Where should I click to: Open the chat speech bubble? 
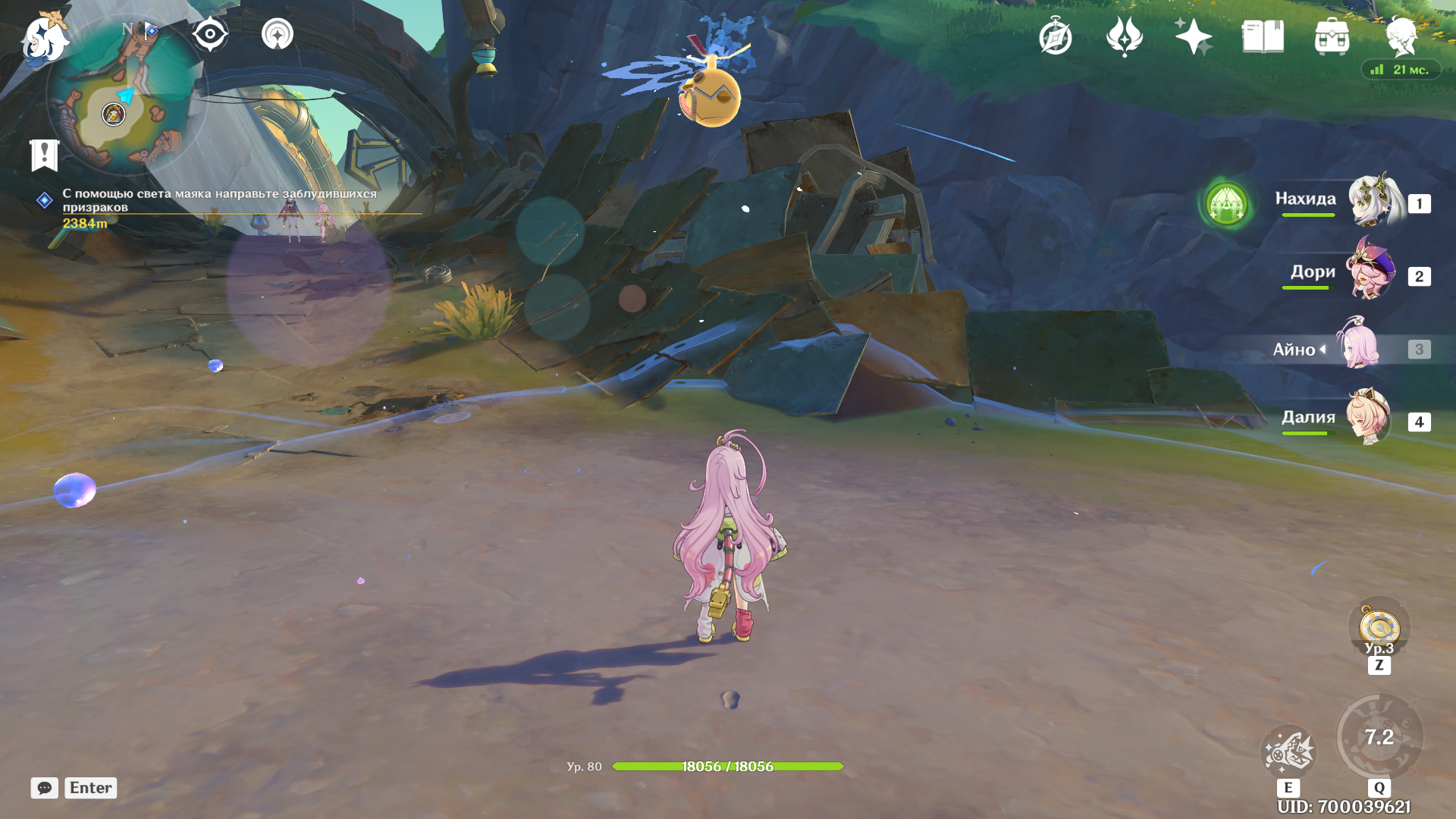[x=45, y=788]
